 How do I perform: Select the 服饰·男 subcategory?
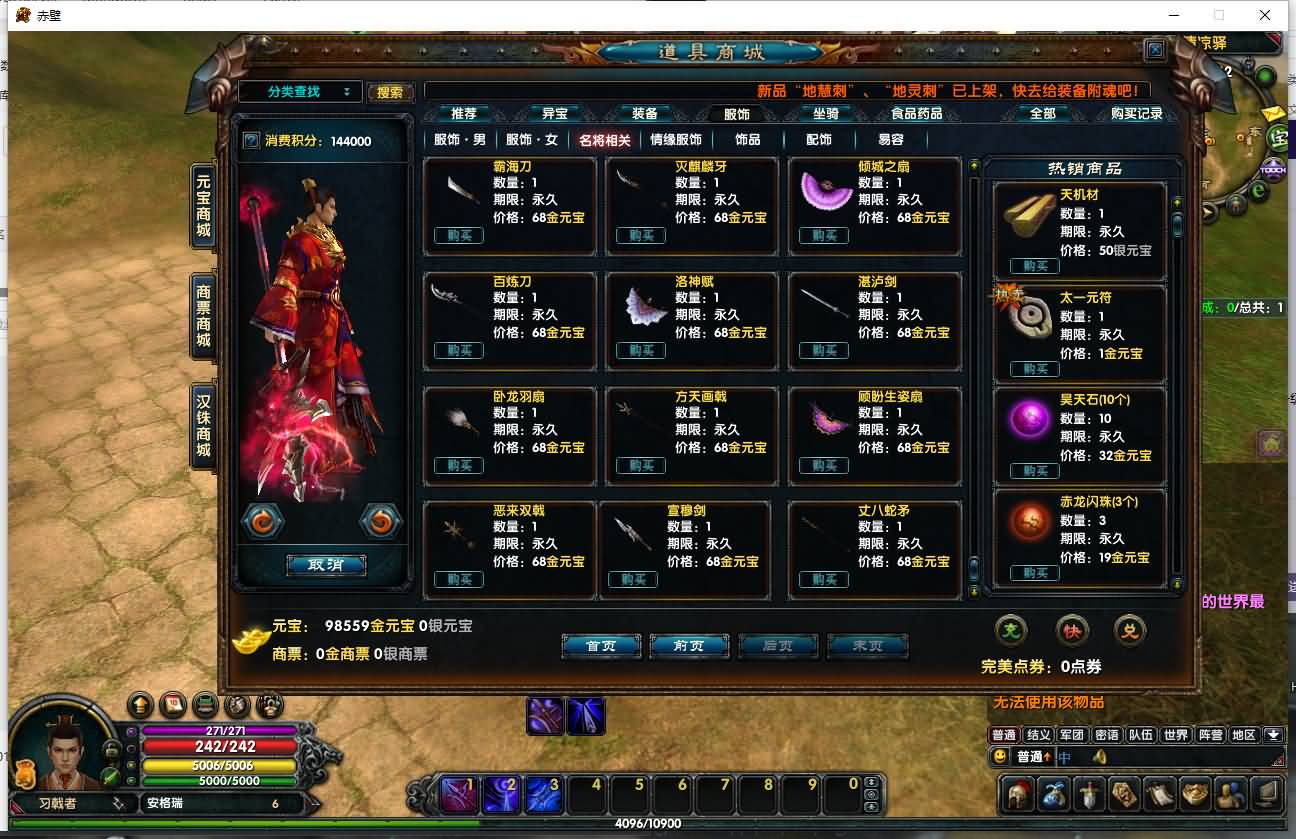pyautogui.click(x=460, y=140)
